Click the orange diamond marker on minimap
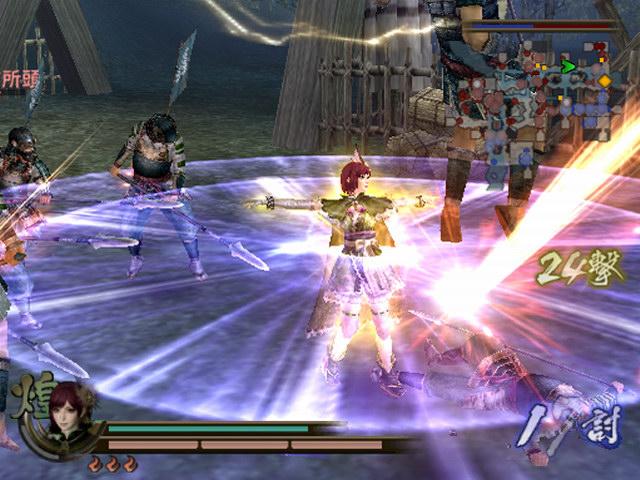The image size is (640, 480). click(x=604, y=80)
